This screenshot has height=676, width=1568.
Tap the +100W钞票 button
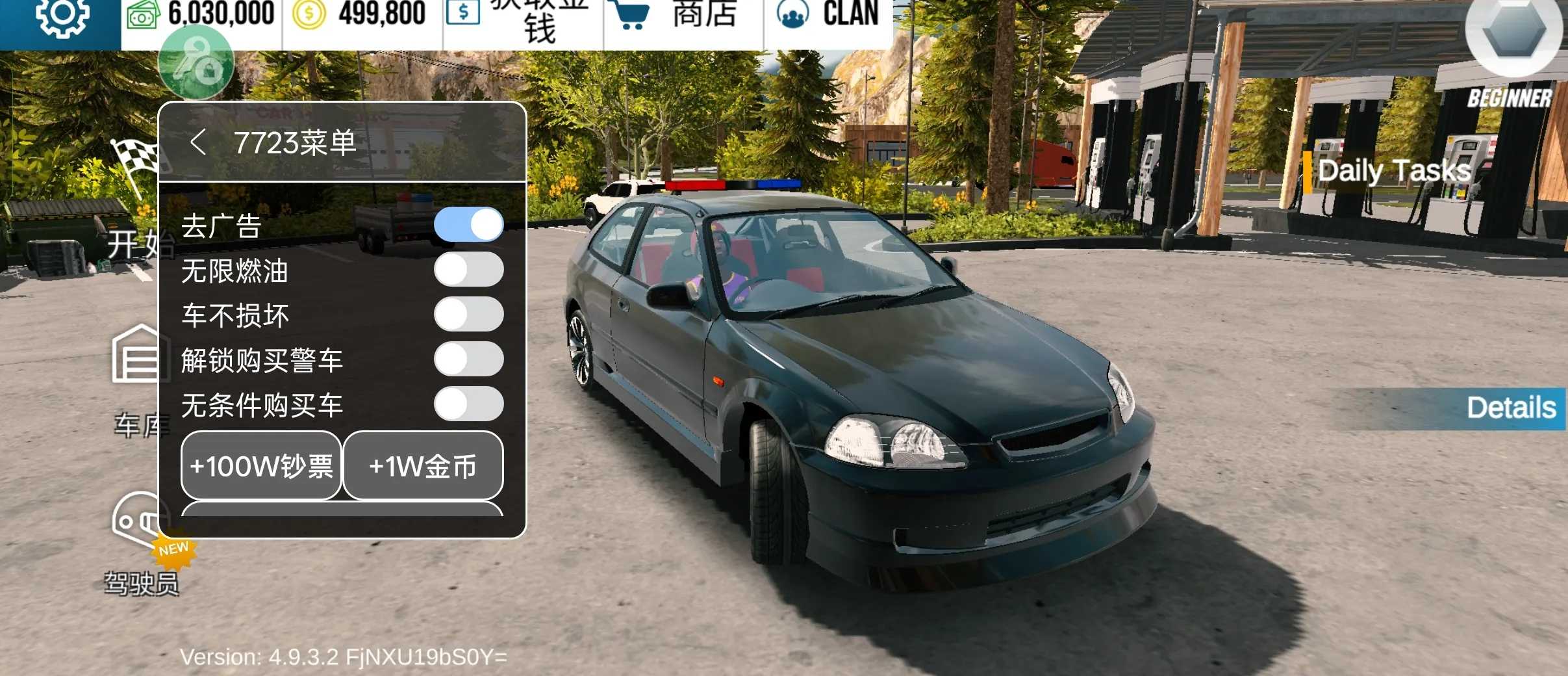tap(261, 466)
